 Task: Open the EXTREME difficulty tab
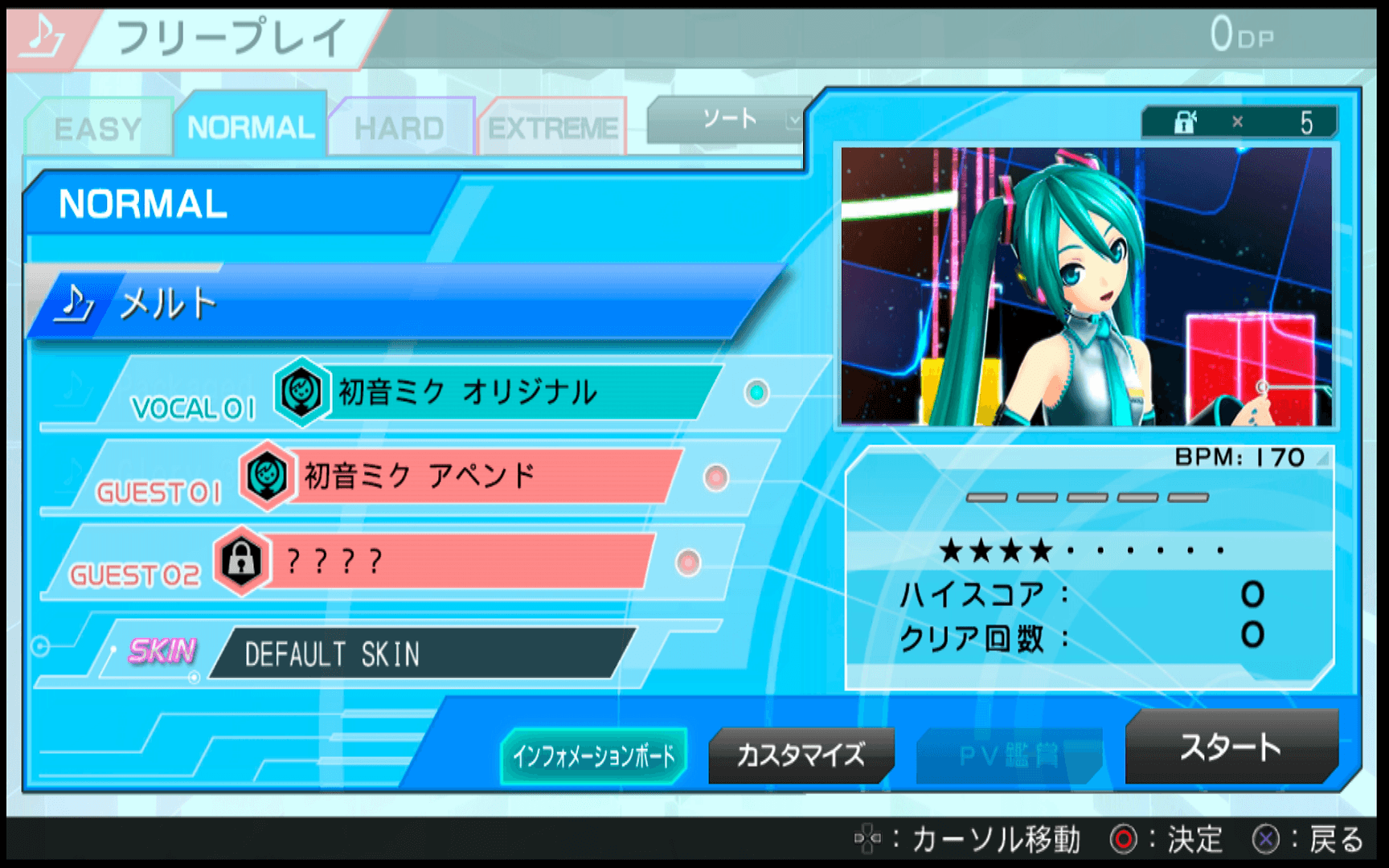[x=553, y=129]
